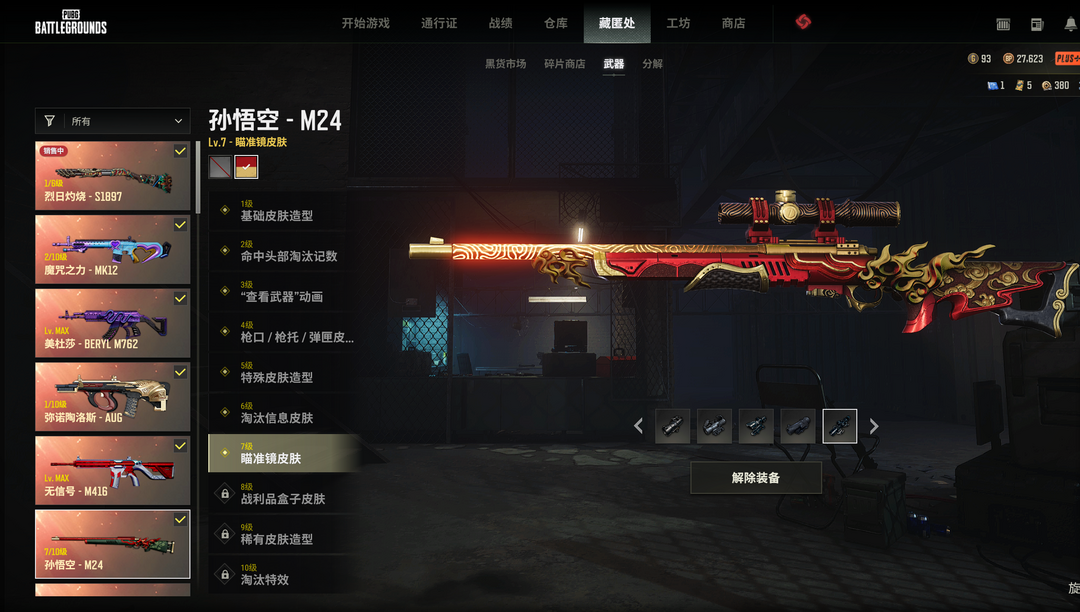Select the 美杜莎 - BERYL M762 skin

pyautogui.click(x=112, y=323)
